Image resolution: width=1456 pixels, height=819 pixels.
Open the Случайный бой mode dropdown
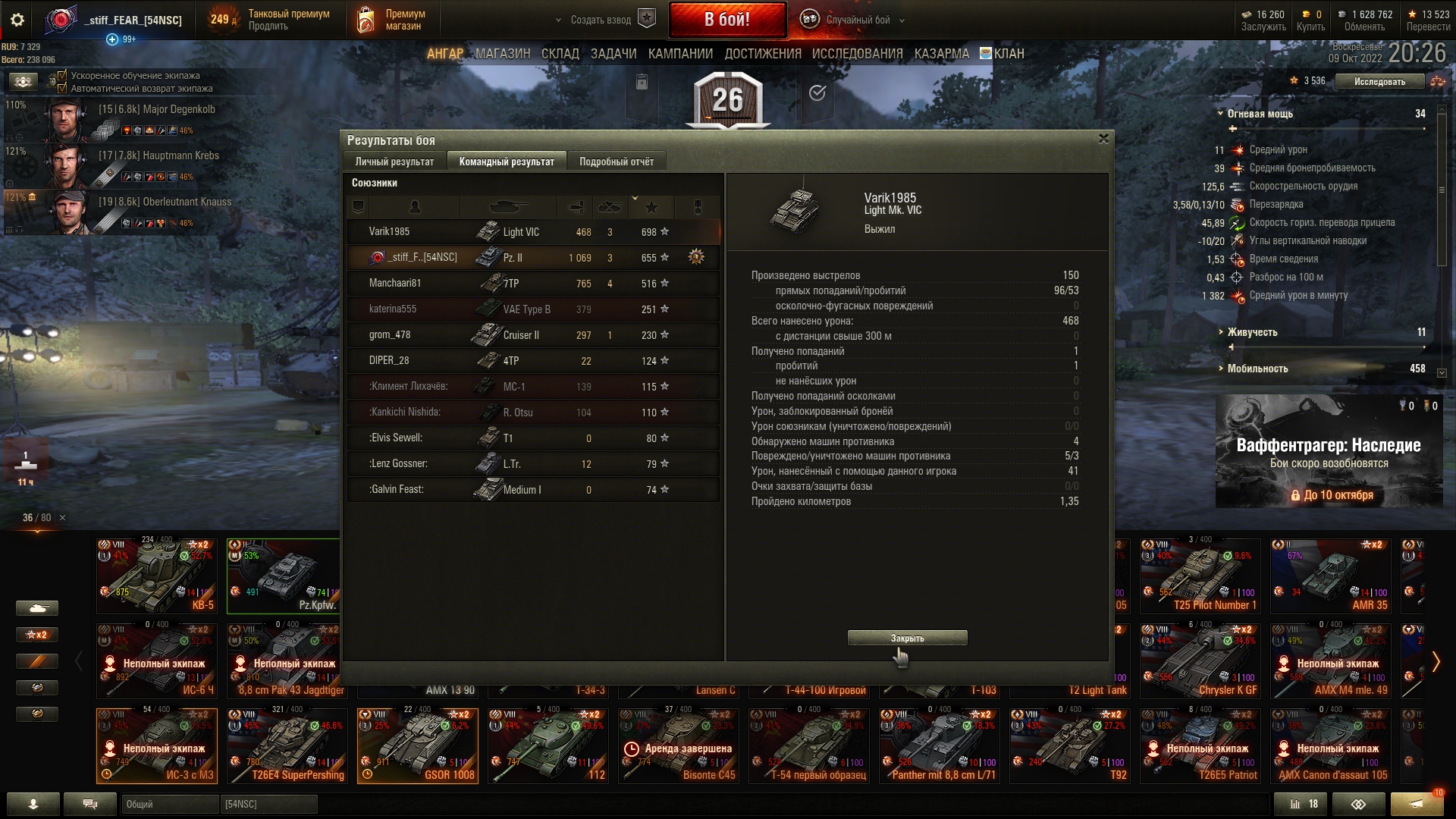857,20
